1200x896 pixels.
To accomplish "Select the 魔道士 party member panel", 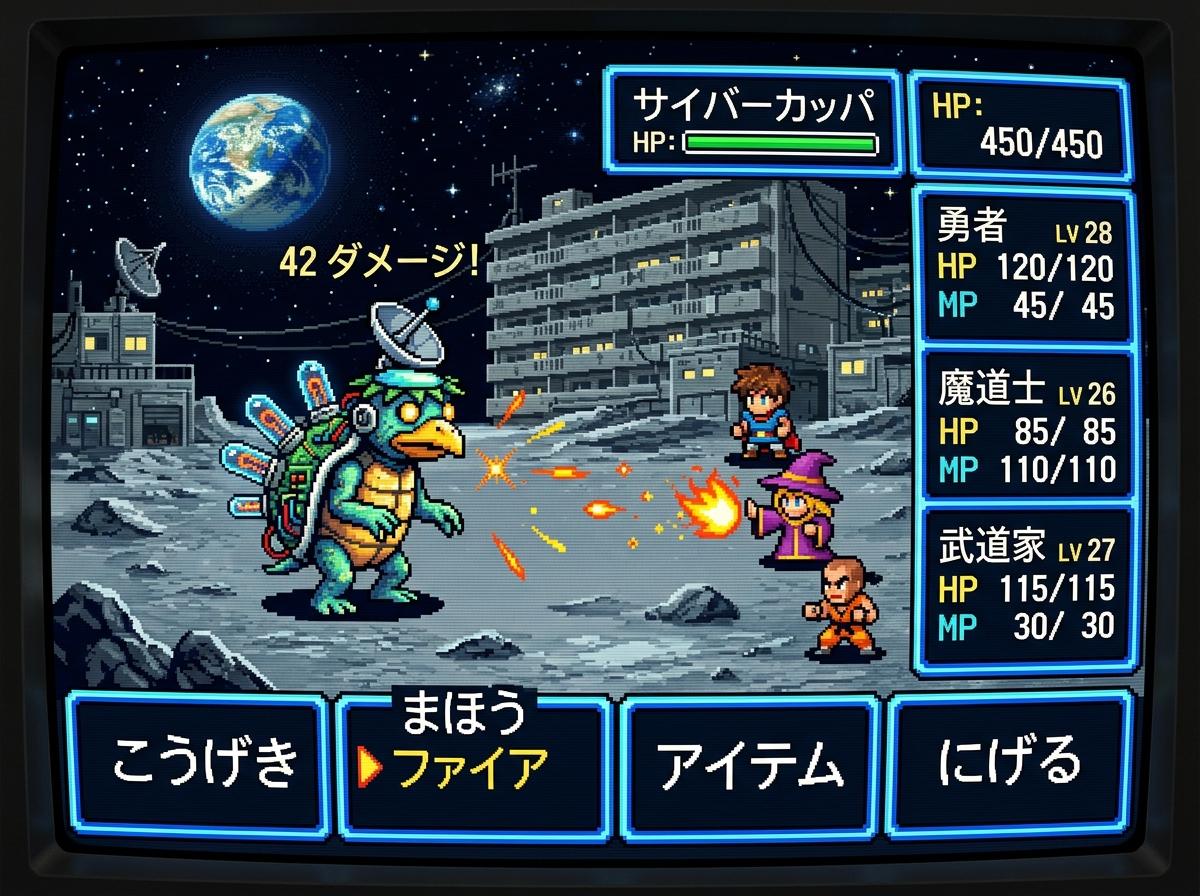I will coord(1025,427).
